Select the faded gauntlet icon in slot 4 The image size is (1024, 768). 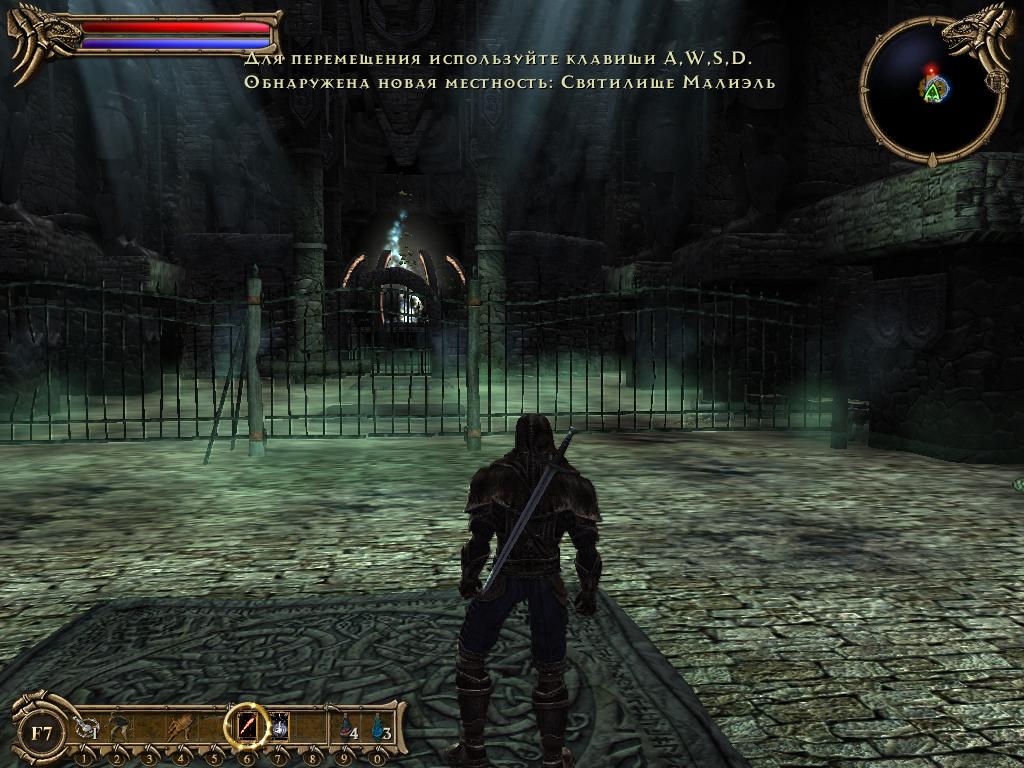pos(182,728)
